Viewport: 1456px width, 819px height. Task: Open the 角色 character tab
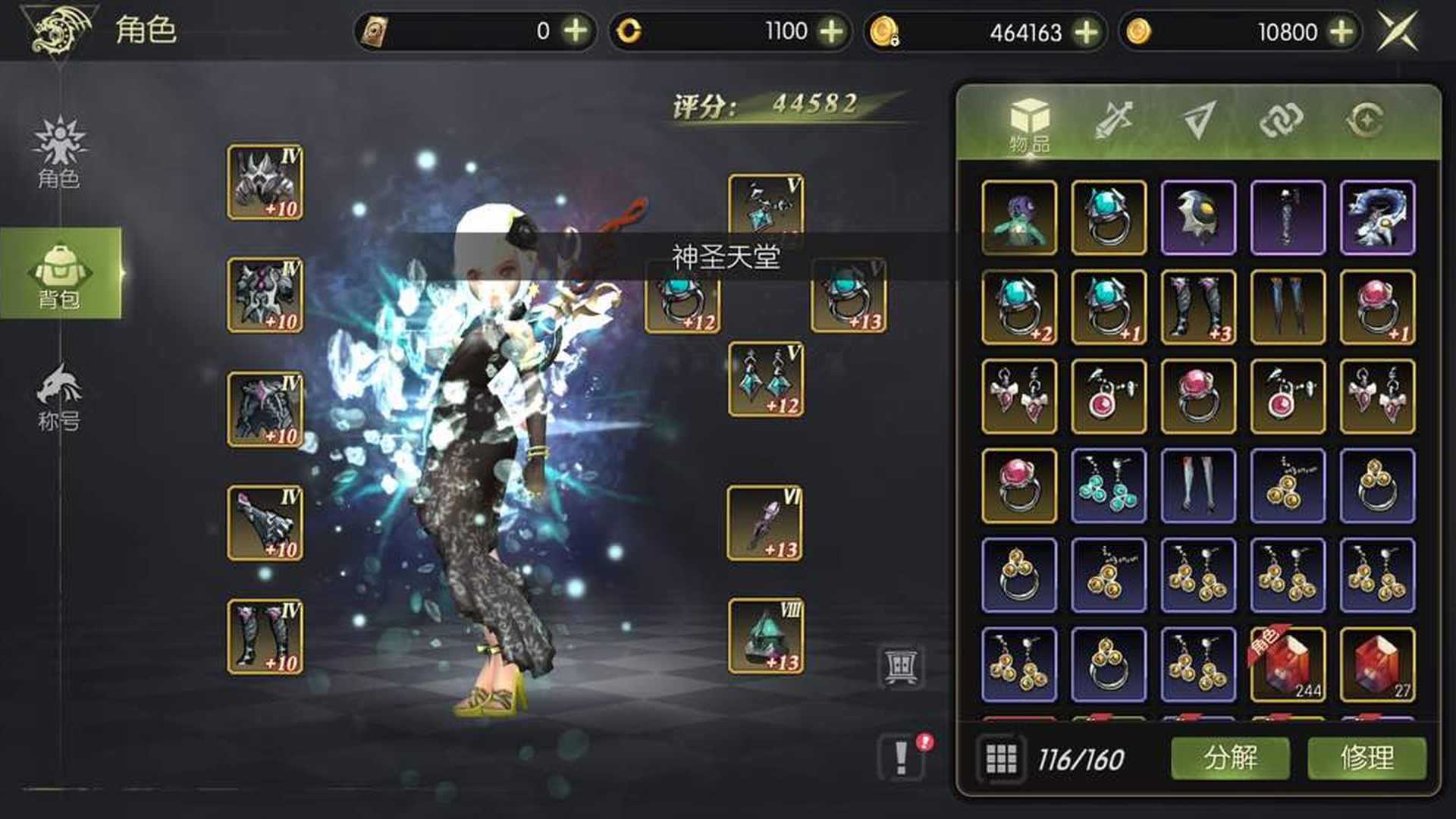(x=59, y=152)
